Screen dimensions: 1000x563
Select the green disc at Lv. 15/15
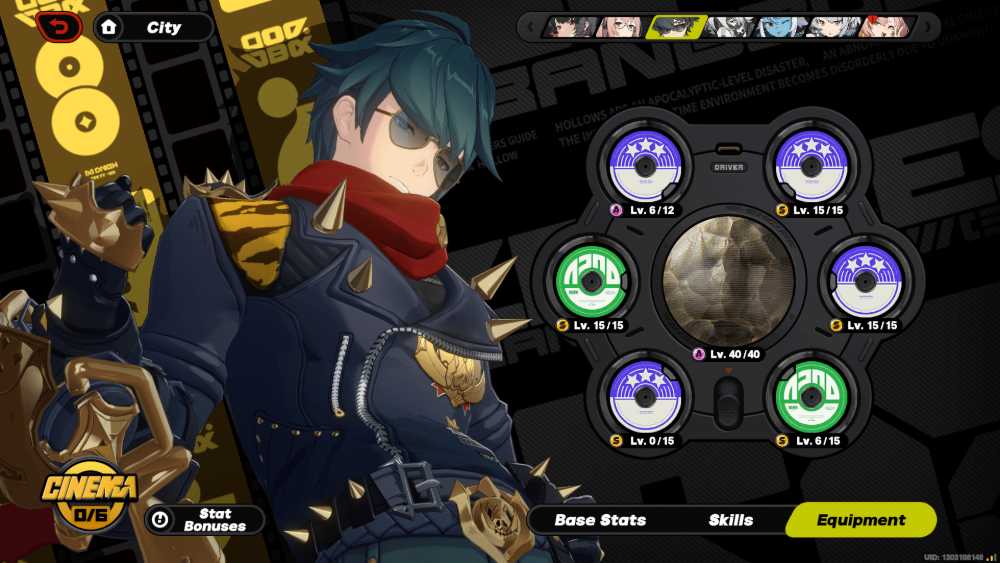[592, 281]
